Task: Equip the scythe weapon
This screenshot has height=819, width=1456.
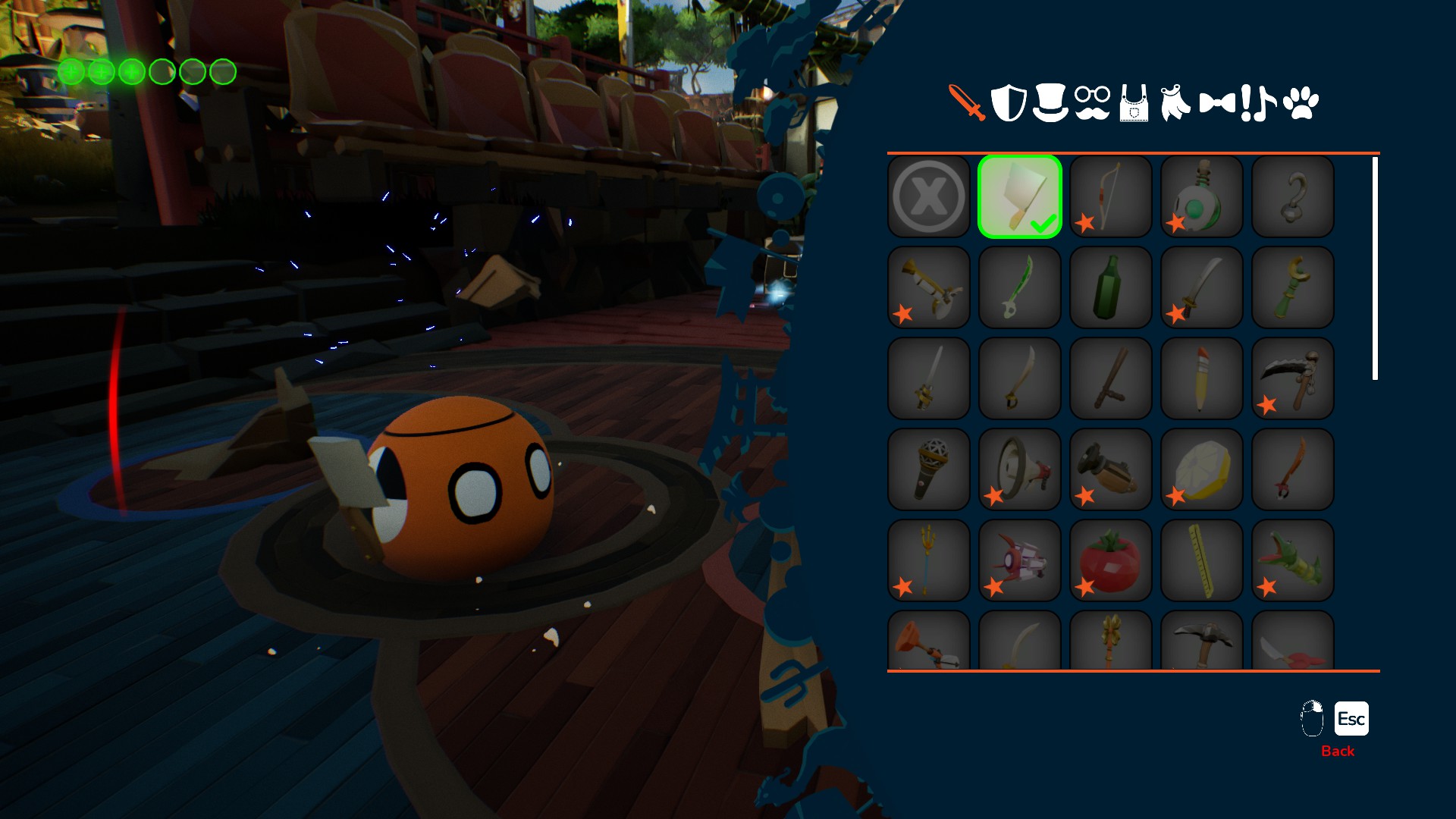Action: (1293, 378)
